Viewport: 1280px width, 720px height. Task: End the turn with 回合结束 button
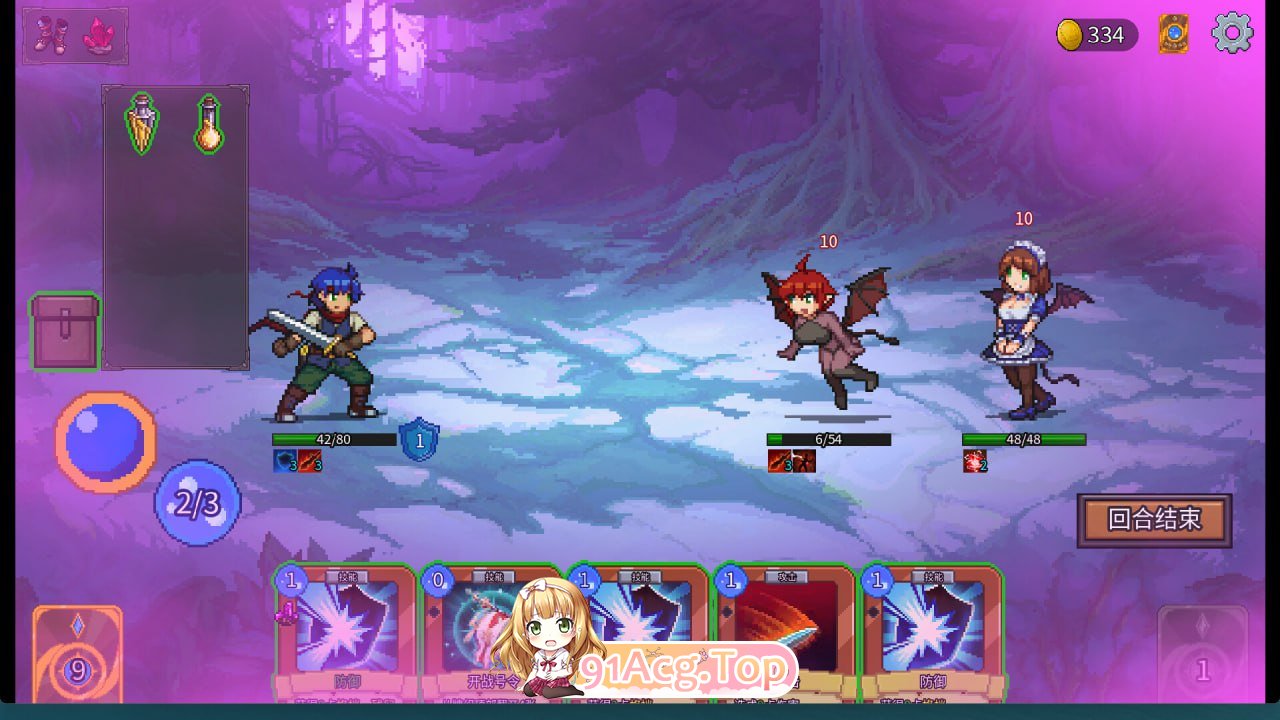pos(1154,520)
